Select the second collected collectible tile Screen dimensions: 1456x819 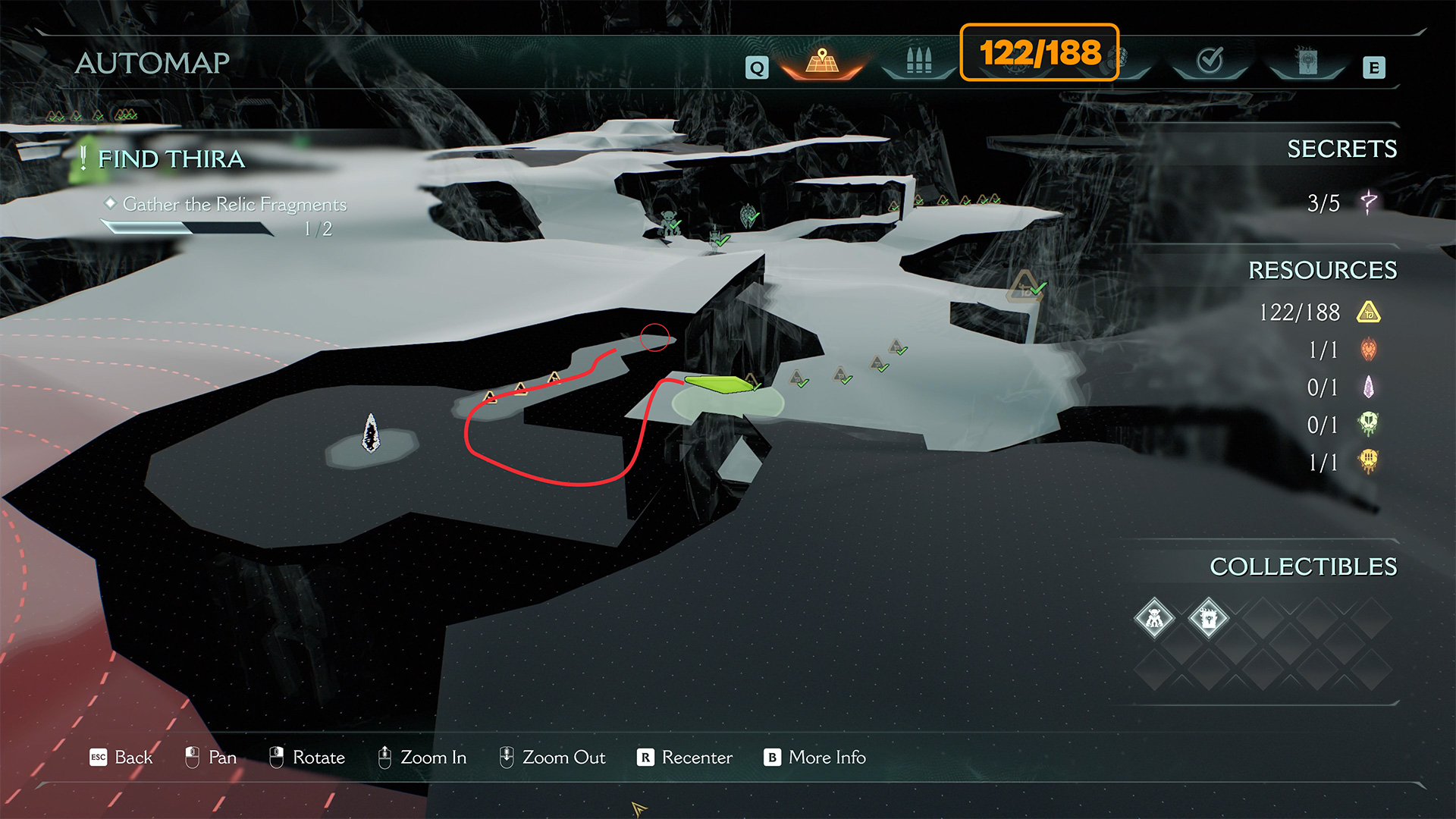coord(1208,619)
